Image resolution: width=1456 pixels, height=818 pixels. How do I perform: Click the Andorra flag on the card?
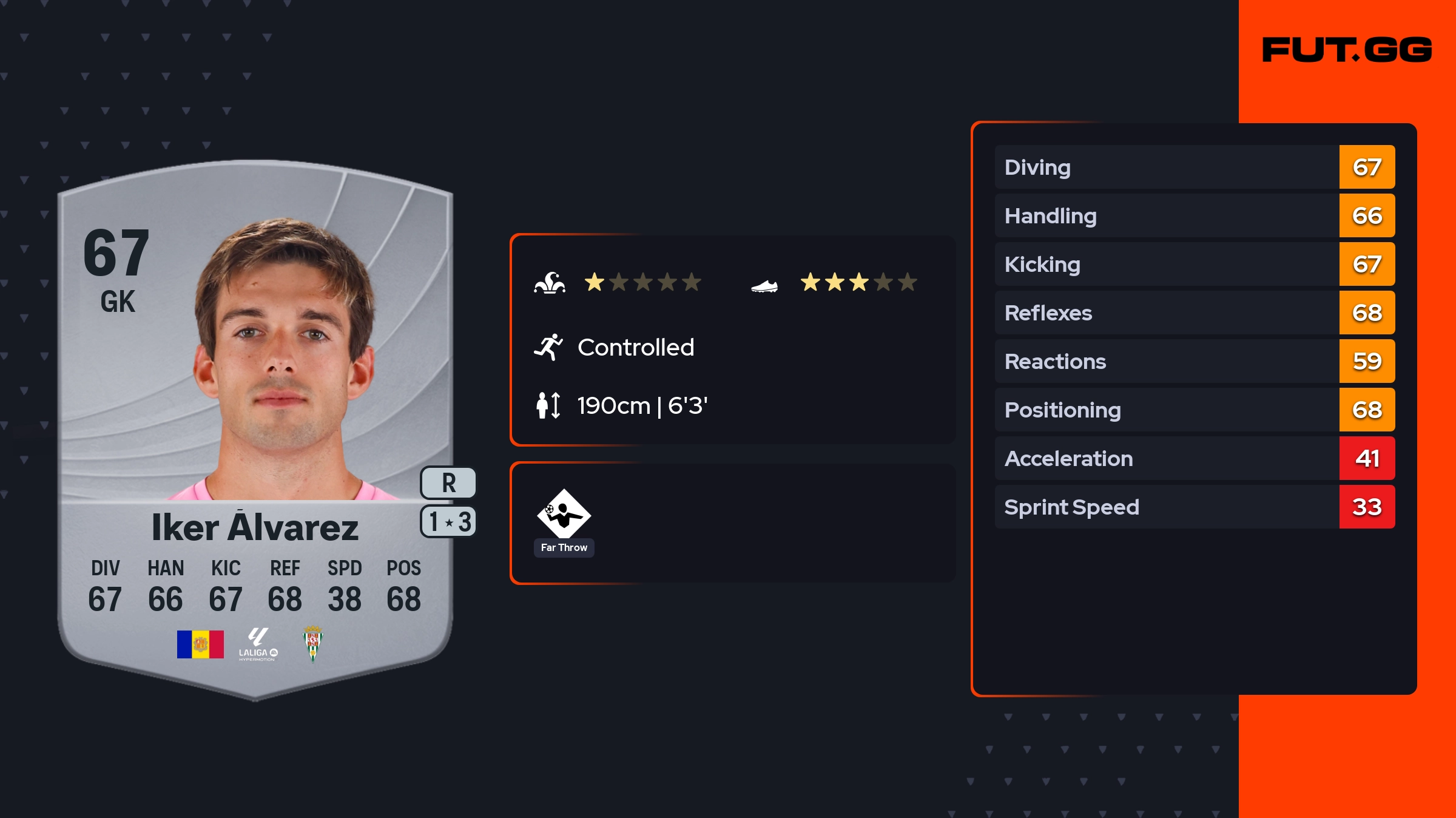coord(200,644)
